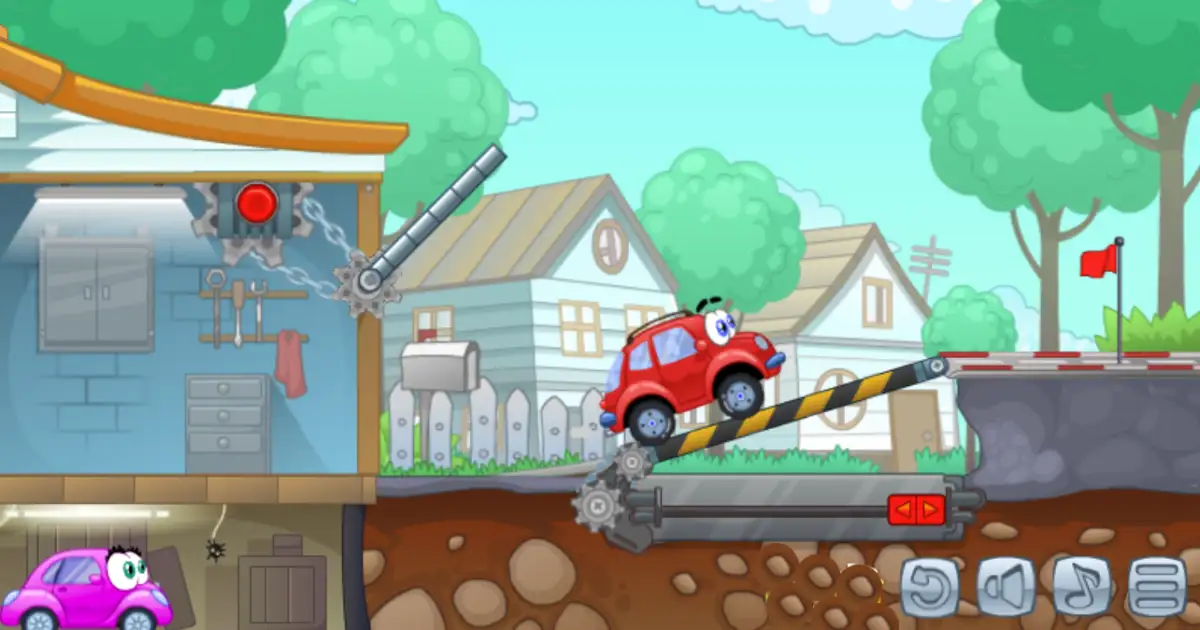Viewport: 1200px width, 630px height.
Task: Click the red round button in the garage
Action: 257,203
